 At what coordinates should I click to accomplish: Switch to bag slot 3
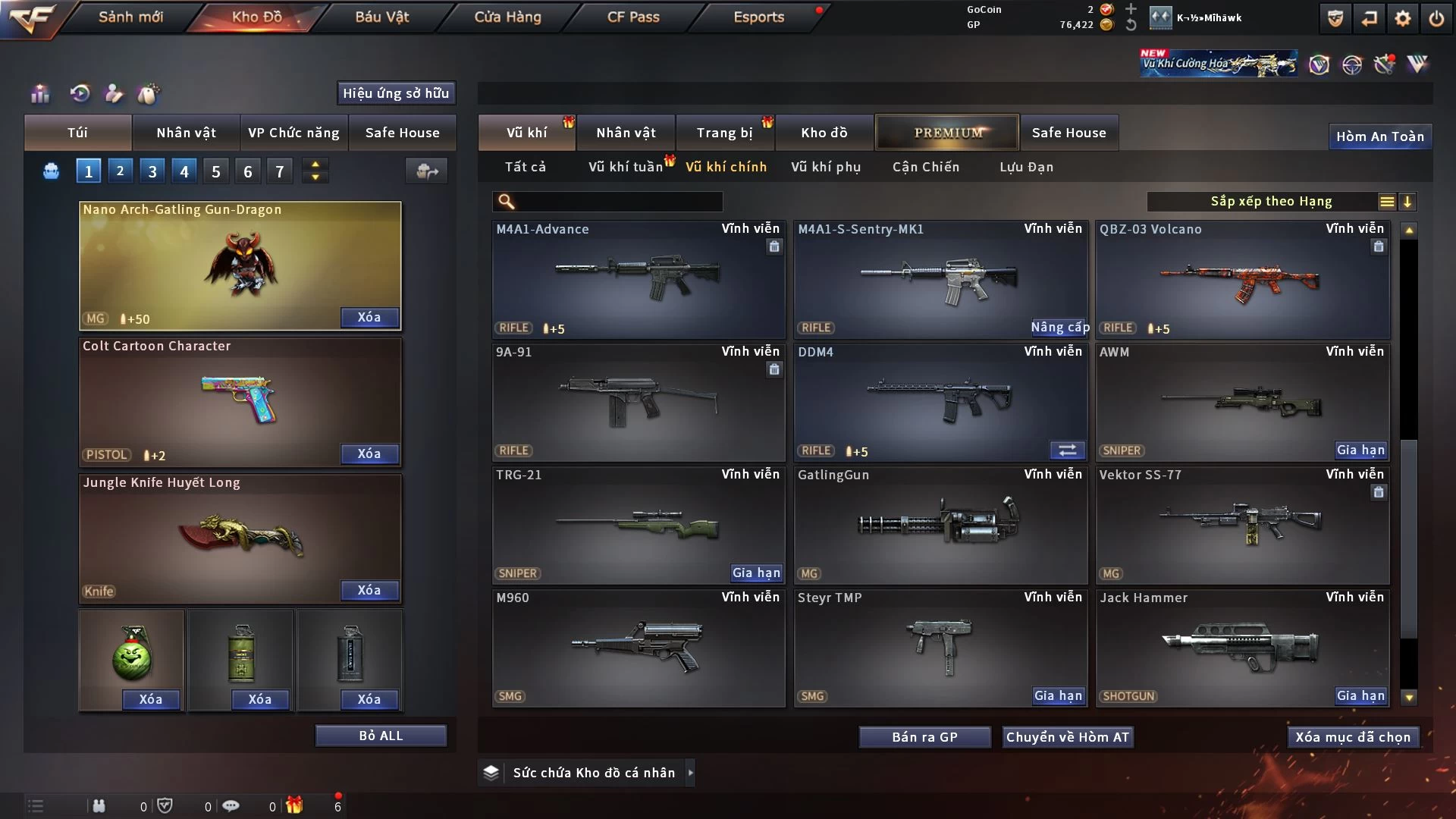[152, 171]
